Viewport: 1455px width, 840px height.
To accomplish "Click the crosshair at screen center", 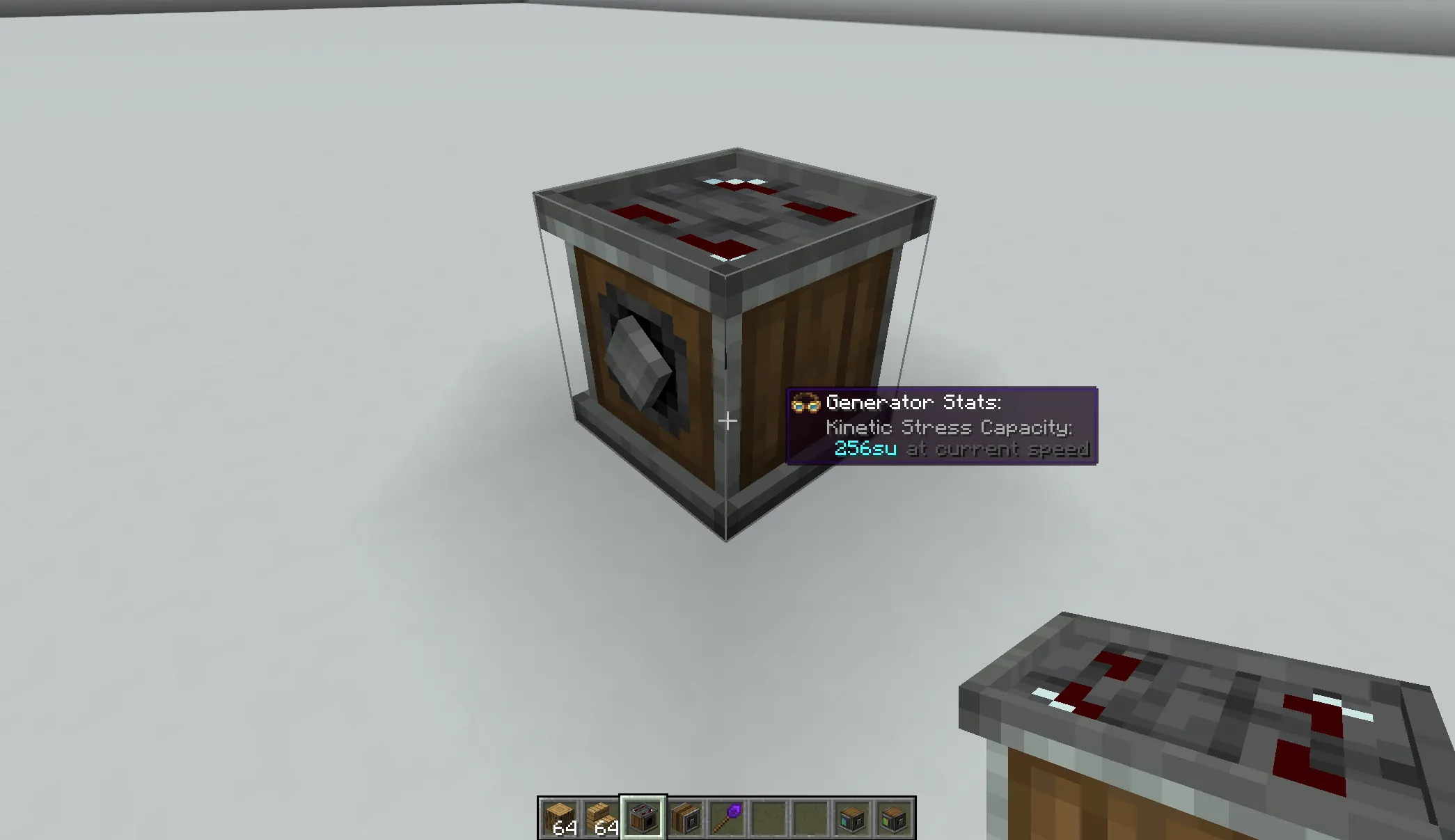I will click(727, 420).
